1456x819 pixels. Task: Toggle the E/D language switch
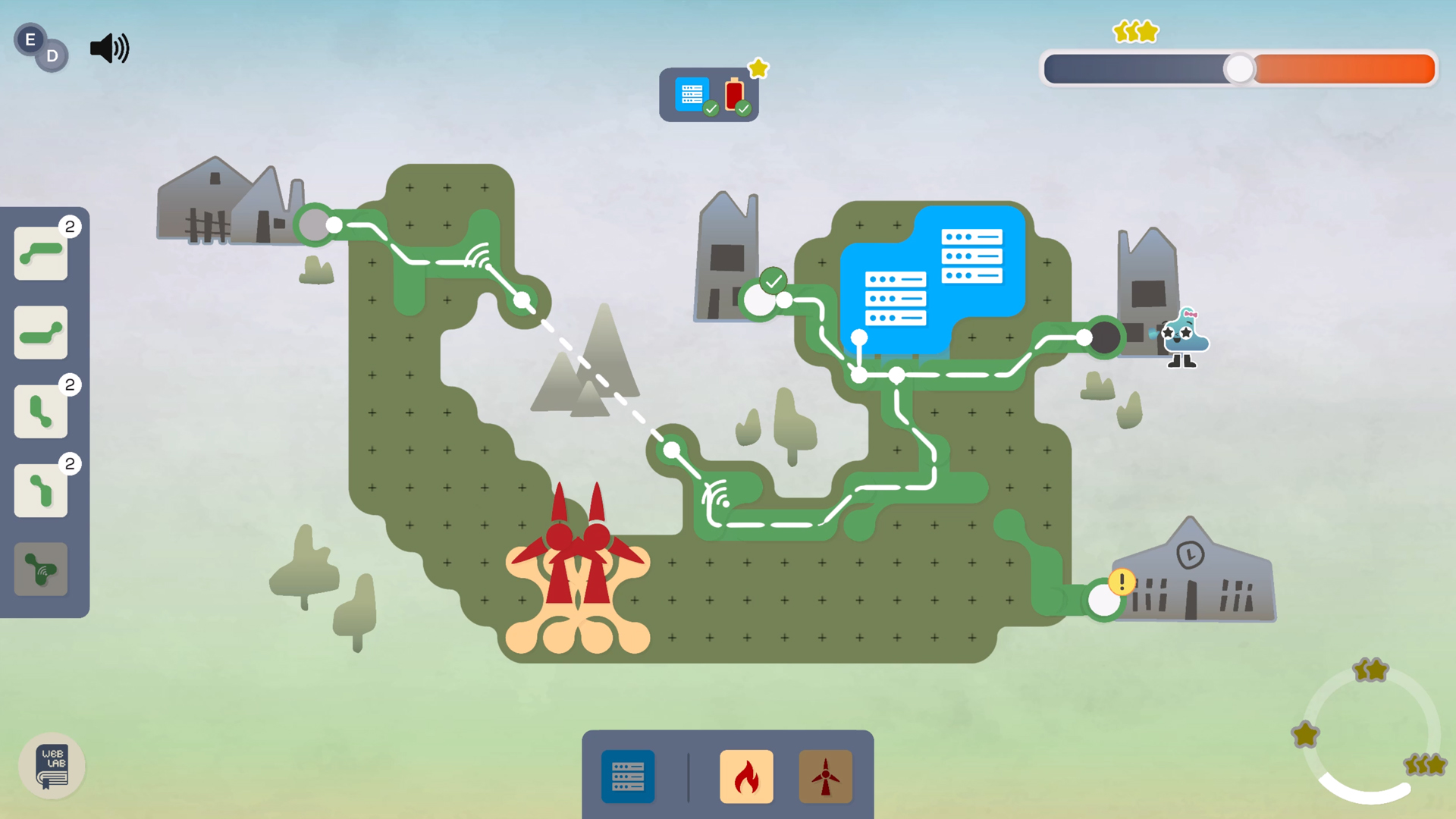[x=41, y=47]
